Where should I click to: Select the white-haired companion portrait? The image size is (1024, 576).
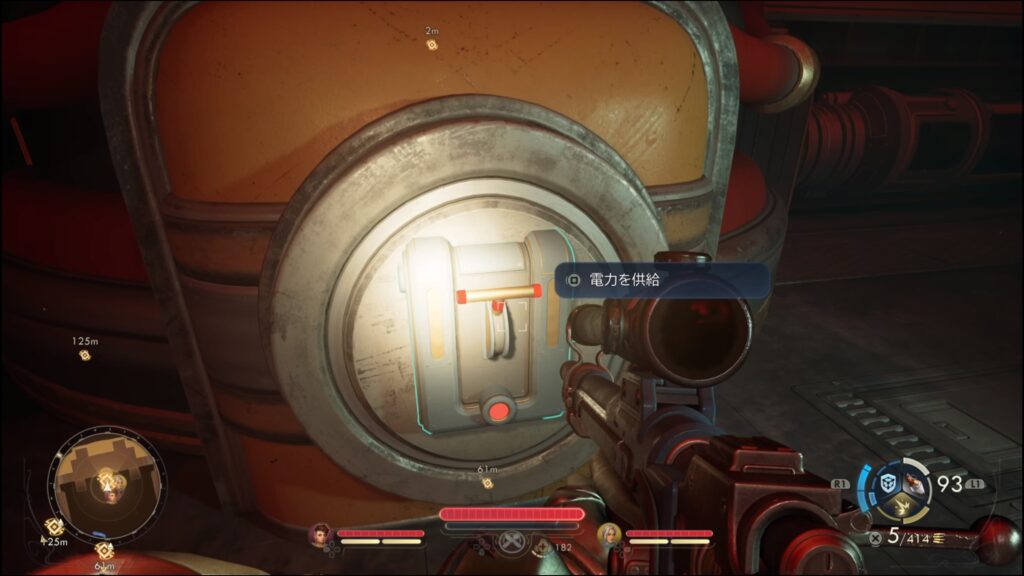(609, 534)
